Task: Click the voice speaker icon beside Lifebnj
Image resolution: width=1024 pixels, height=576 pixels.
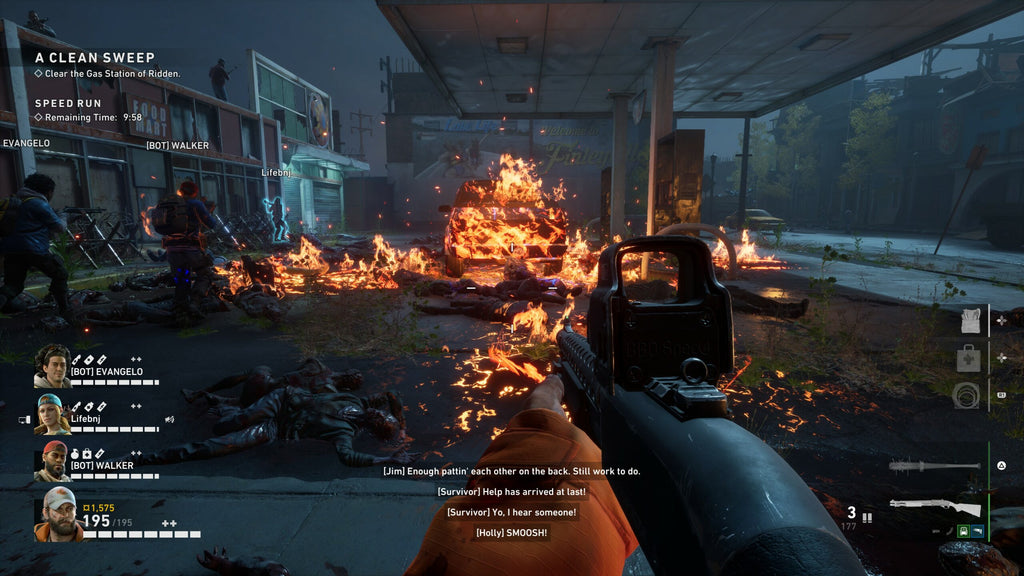Action: tap(170, 419)
